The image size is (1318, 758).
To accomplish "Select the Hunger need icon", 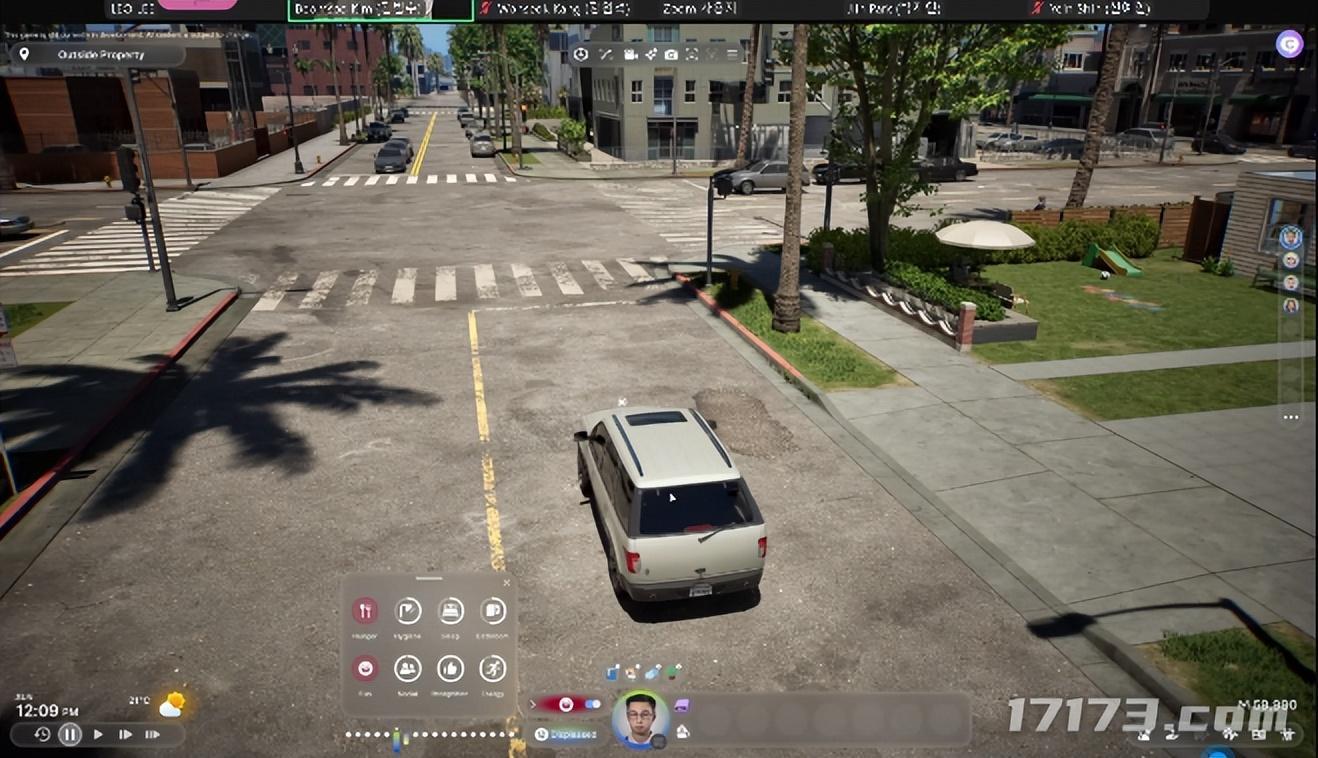I will coord(365,611).
